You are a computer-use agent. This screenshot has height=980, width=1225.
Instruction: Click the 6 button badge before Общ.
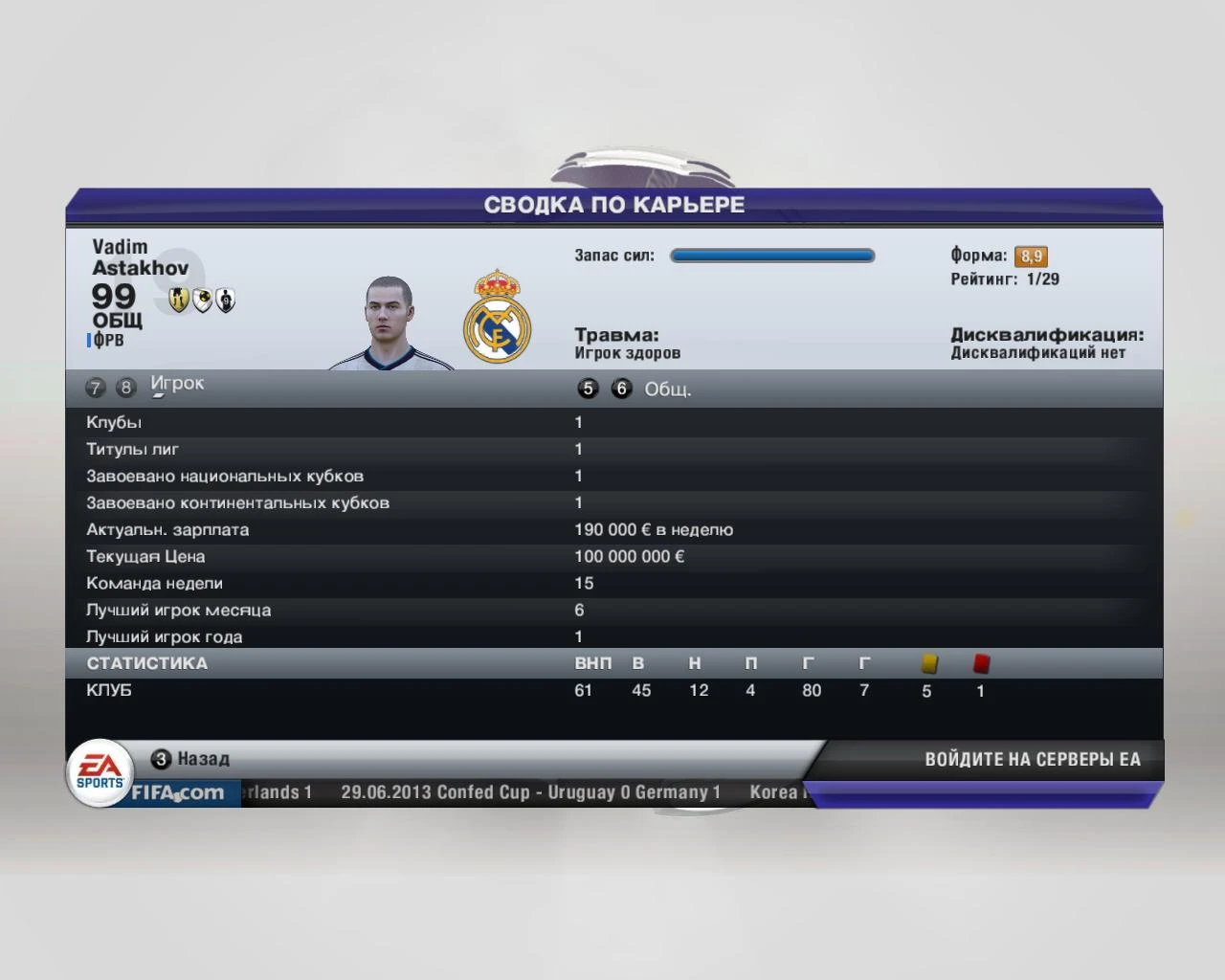622,389
